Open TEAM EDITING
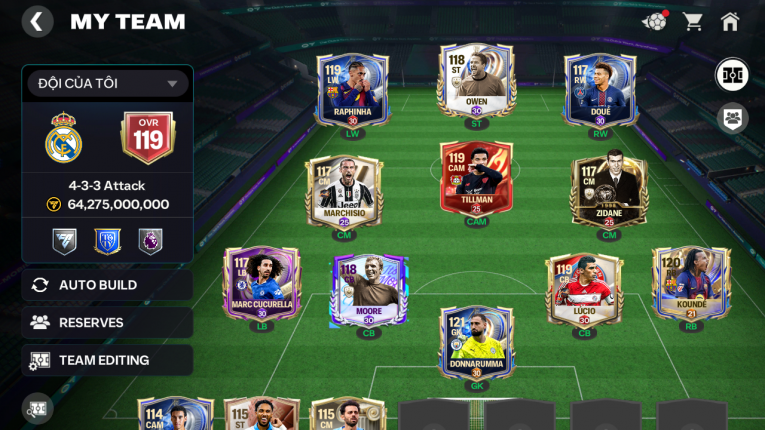The height and width of the screenshot is (430, 765). [x=107, y=360]
